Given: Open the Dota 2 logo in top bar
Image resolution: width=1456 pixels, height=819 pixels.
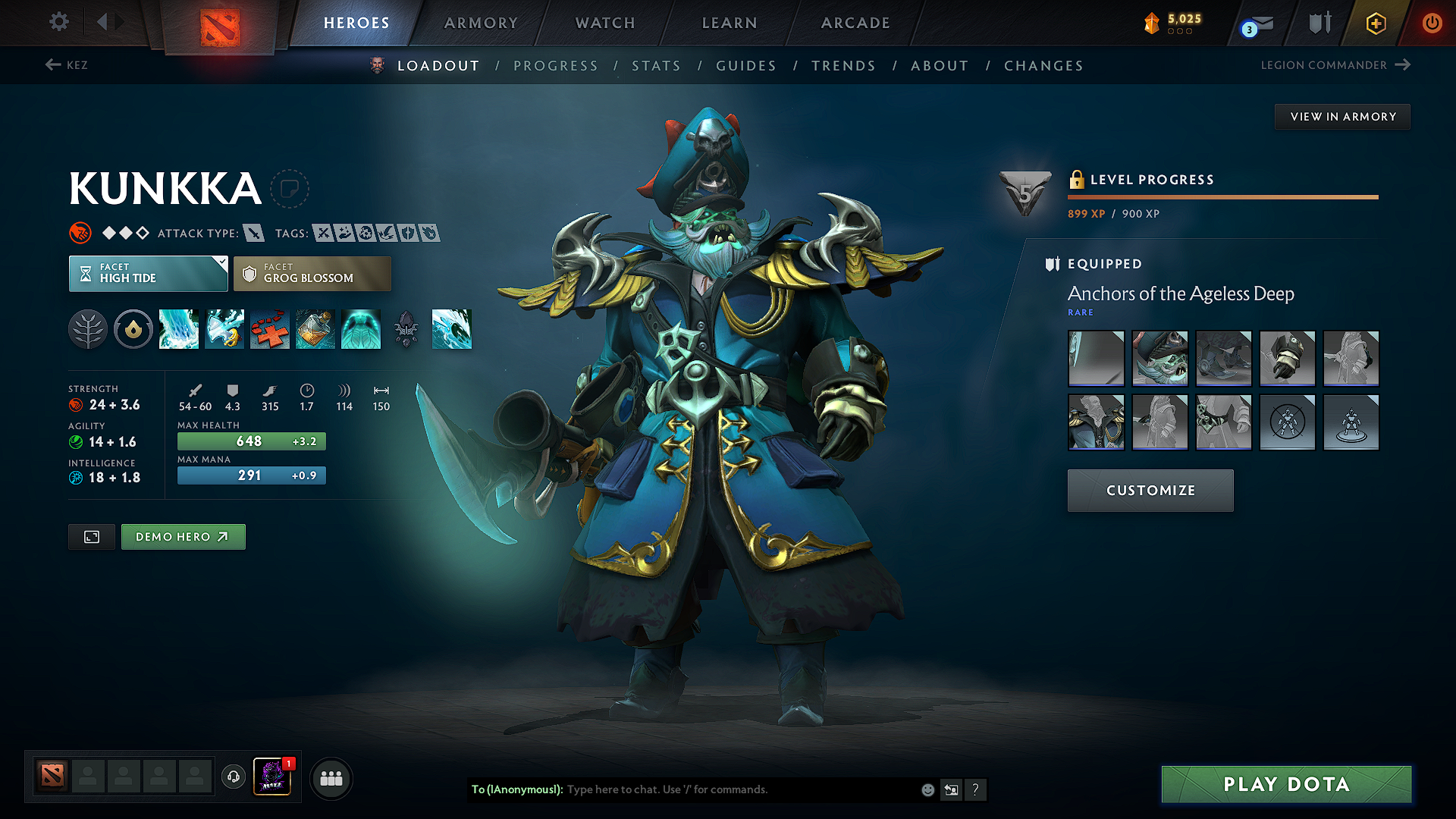Looking at the screenshot, I should point(220,23).
